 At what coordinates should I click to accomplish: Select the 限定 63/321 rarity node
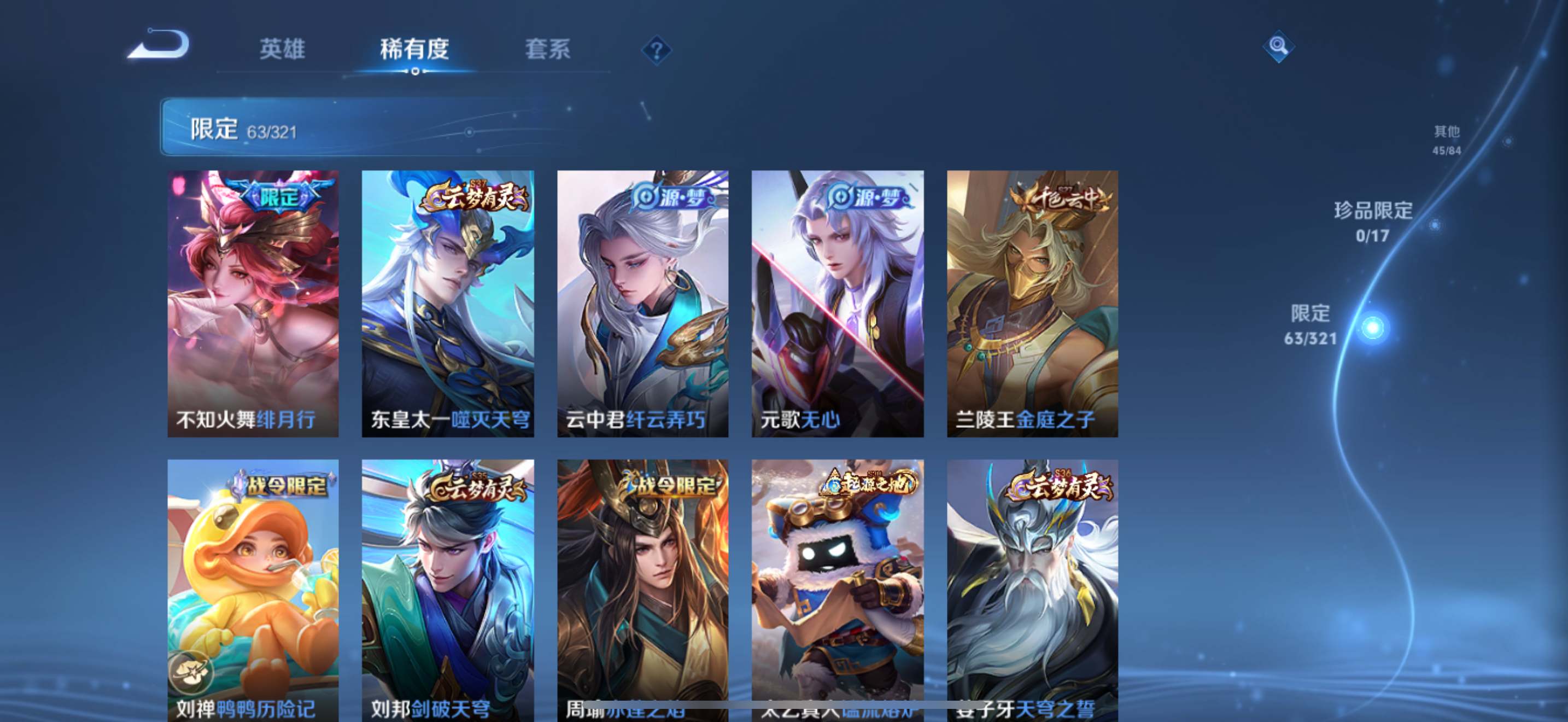(x=1371, y=328)
